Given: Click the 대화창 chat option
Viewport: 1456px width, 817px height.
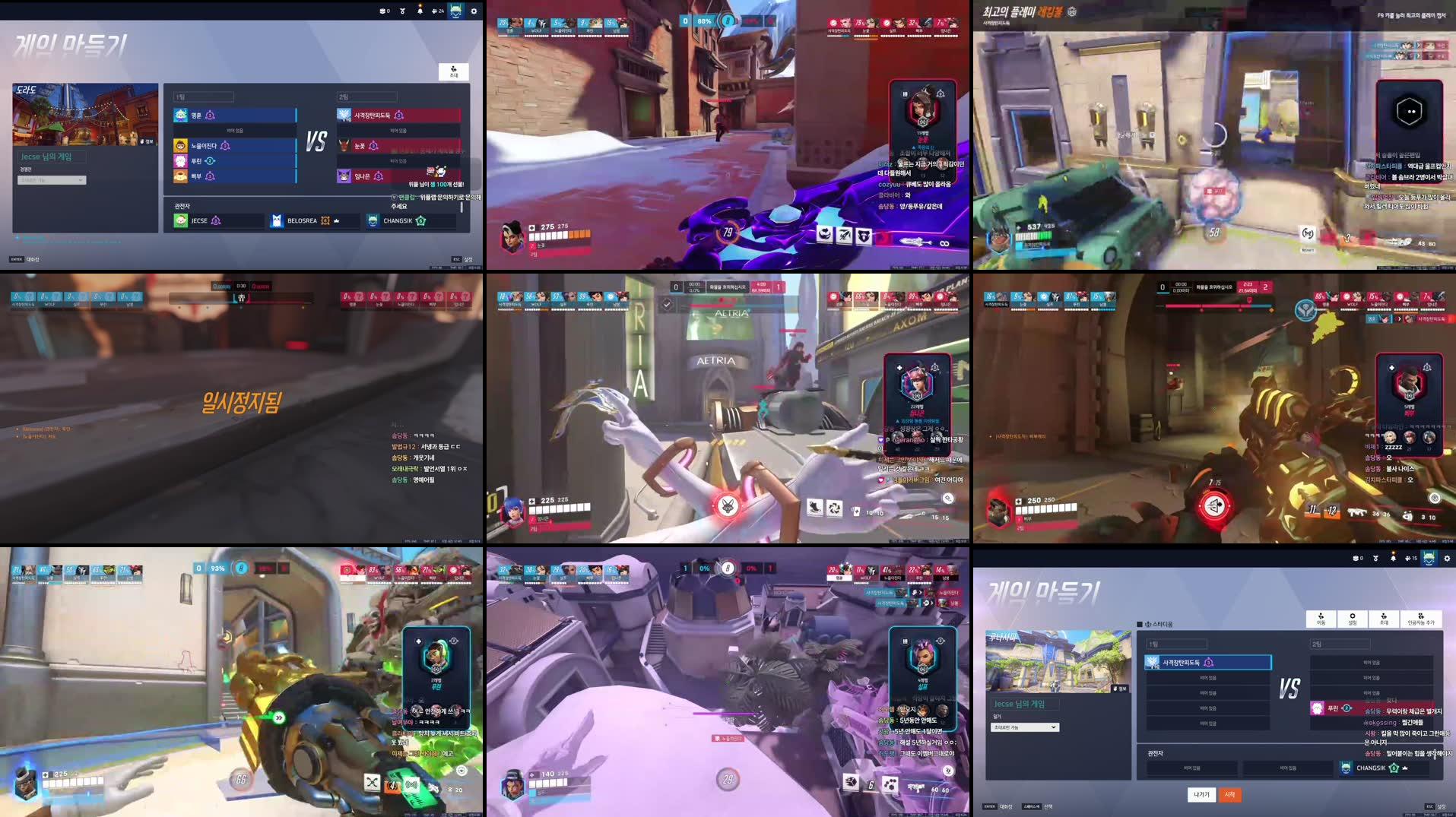Looking at the screenshot, I should (x=1005, y=807).
